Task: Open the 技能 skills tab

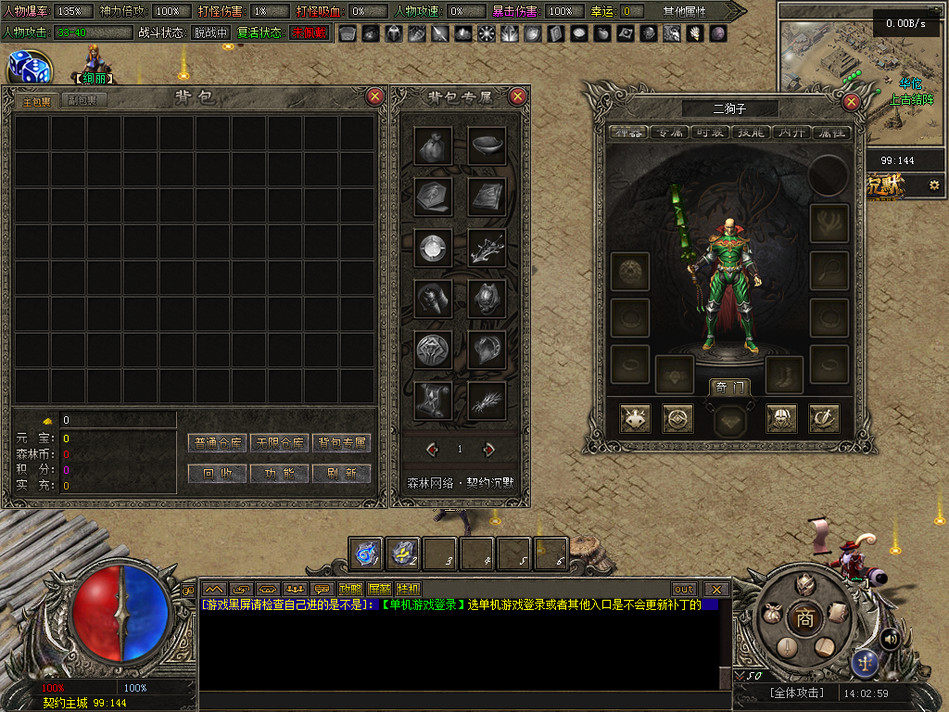Action: 750,131
